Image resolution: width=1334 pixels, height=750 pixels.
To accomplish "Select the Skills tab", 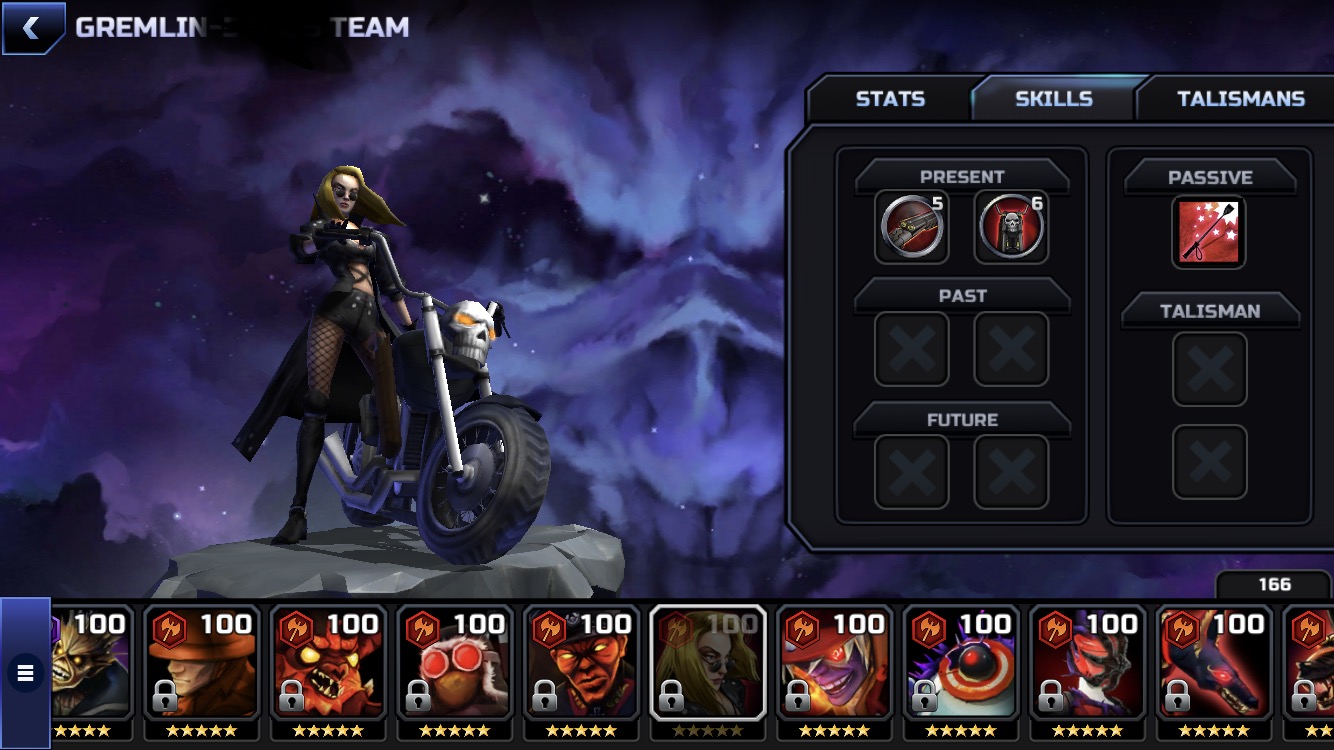I will 1053,99.
